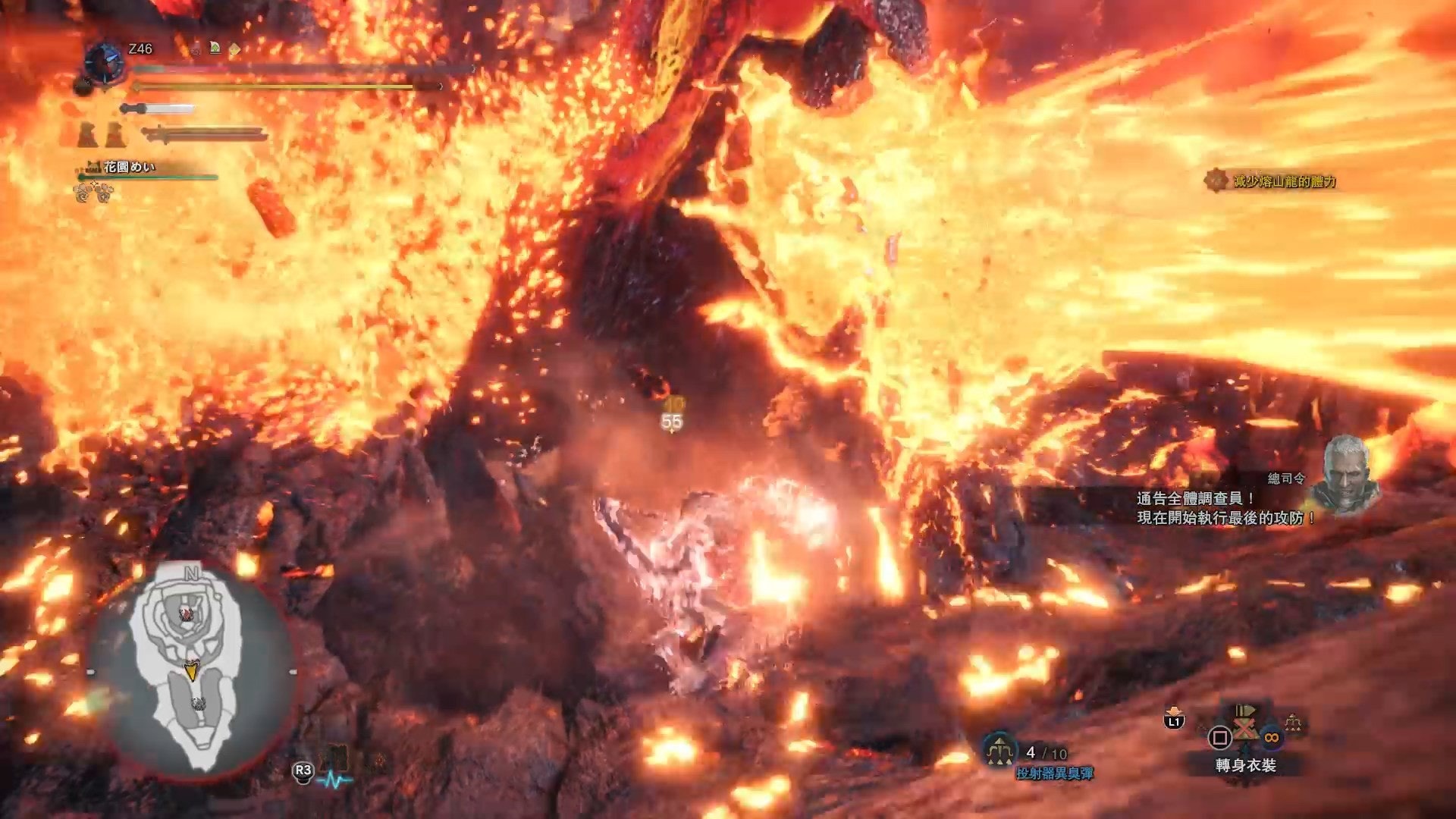Select the yellow player arrow on the minimap
The image size is (1456, 819).
tap(191, 670)
